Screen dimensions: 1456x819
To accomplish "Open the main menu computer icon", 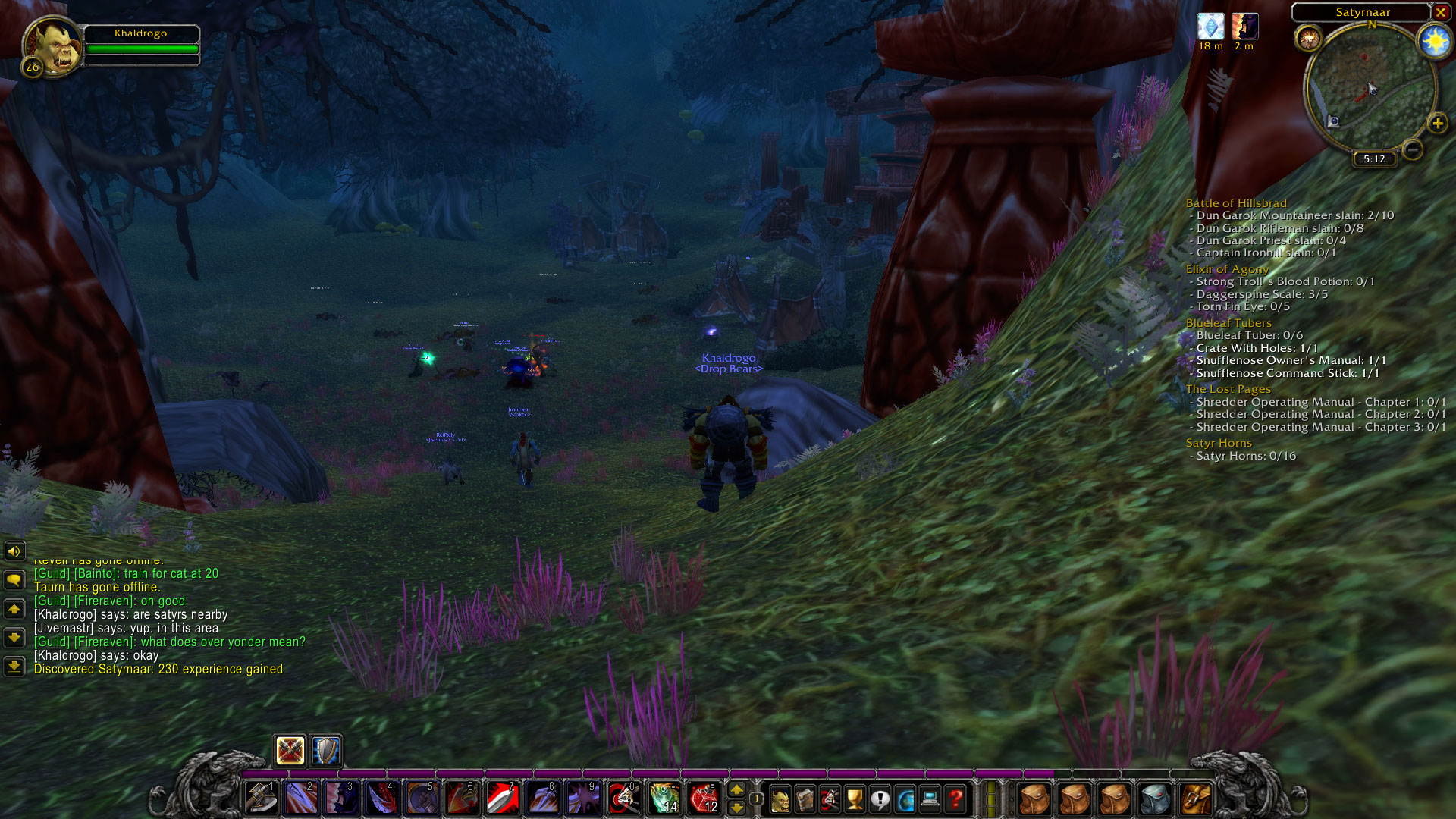I will coord(930,798).
